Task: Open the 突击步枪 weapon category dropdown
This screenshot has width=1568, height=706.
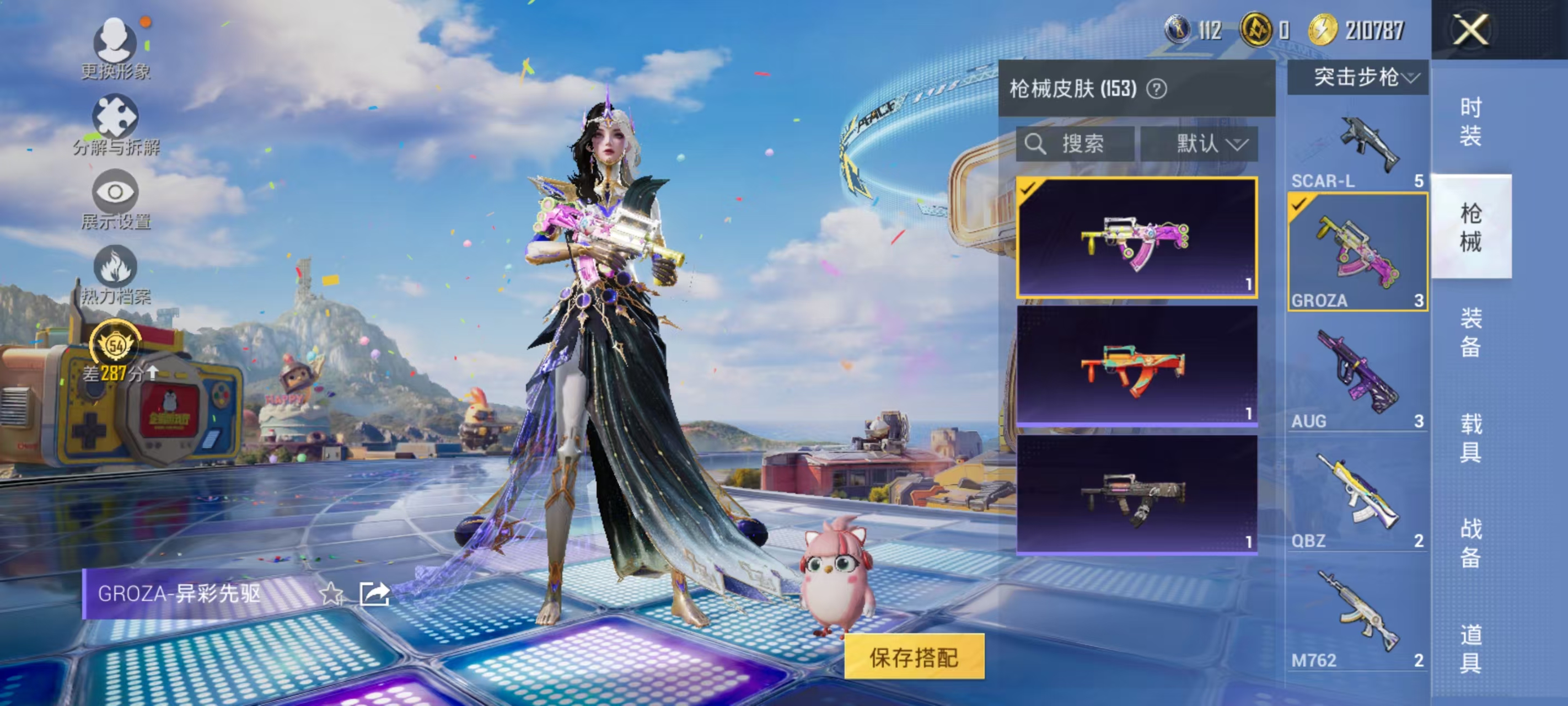Action: point(1356,78)
